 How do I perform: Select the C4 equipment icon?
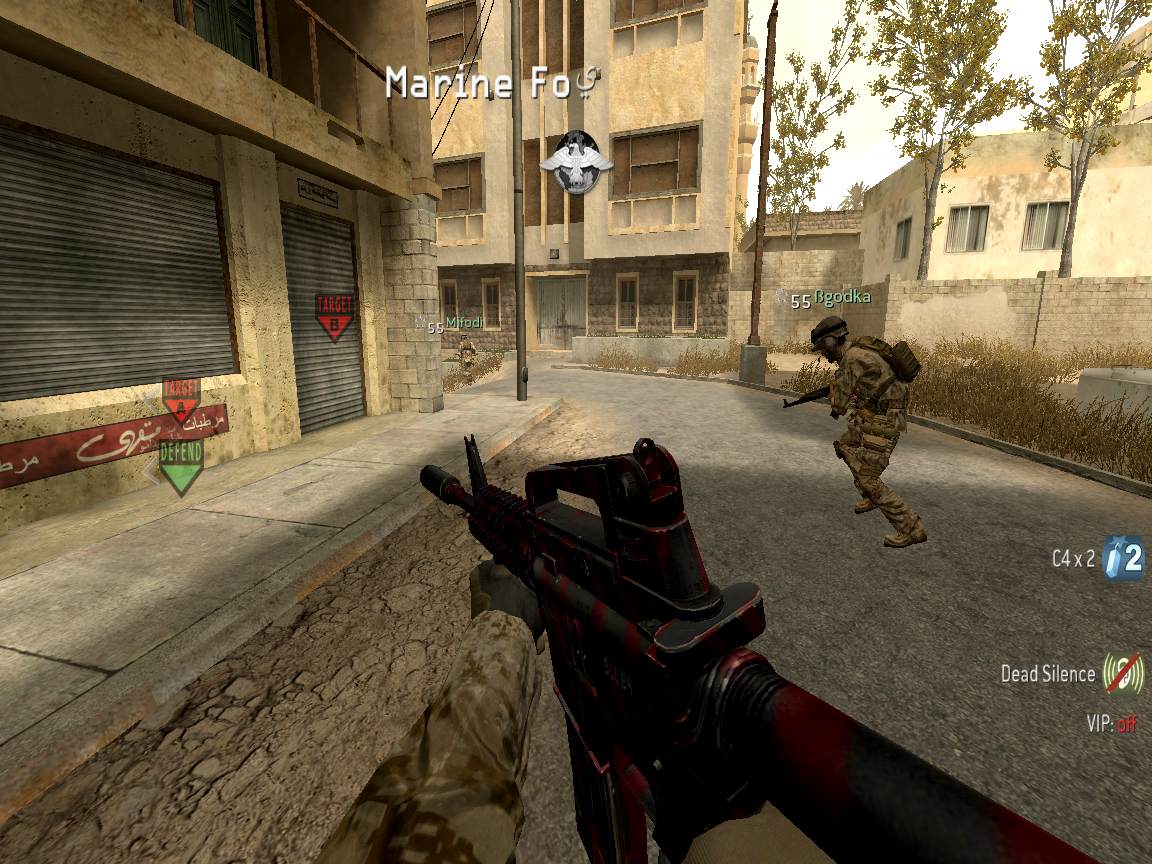pyautogui.click(x=1122, y=560)
